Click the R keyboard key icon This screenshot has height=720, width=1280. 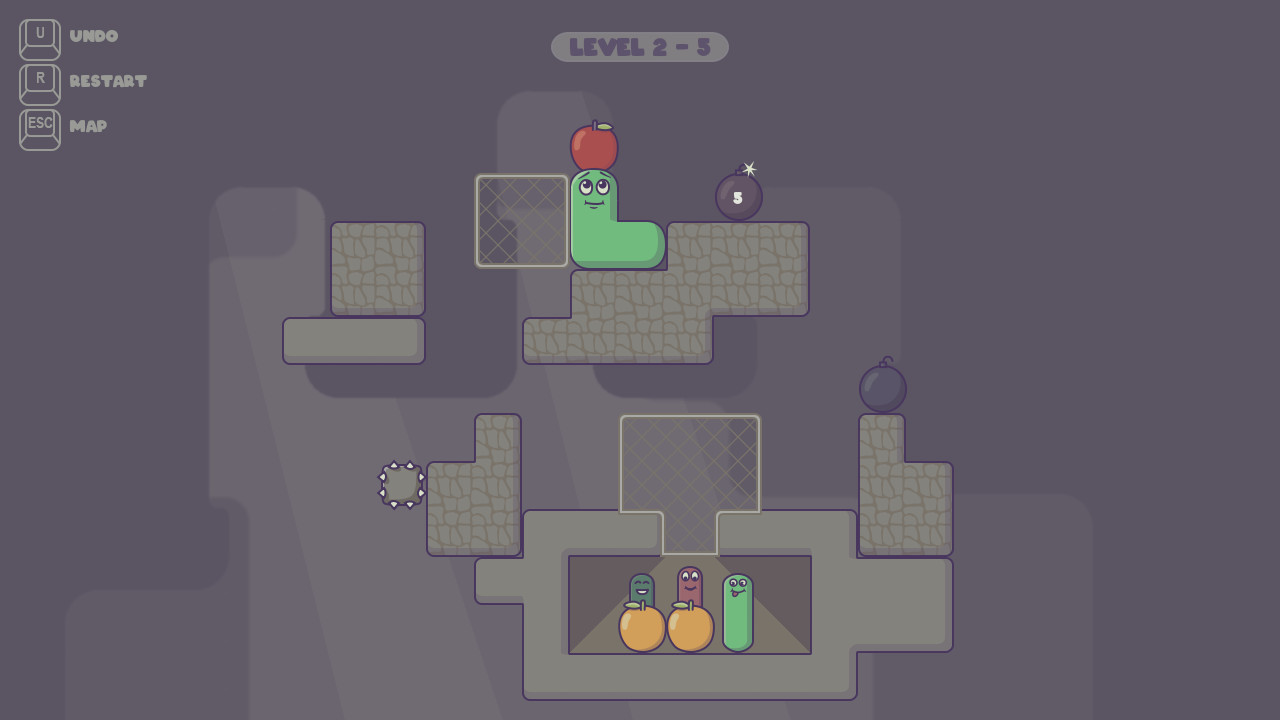[38, 83]
